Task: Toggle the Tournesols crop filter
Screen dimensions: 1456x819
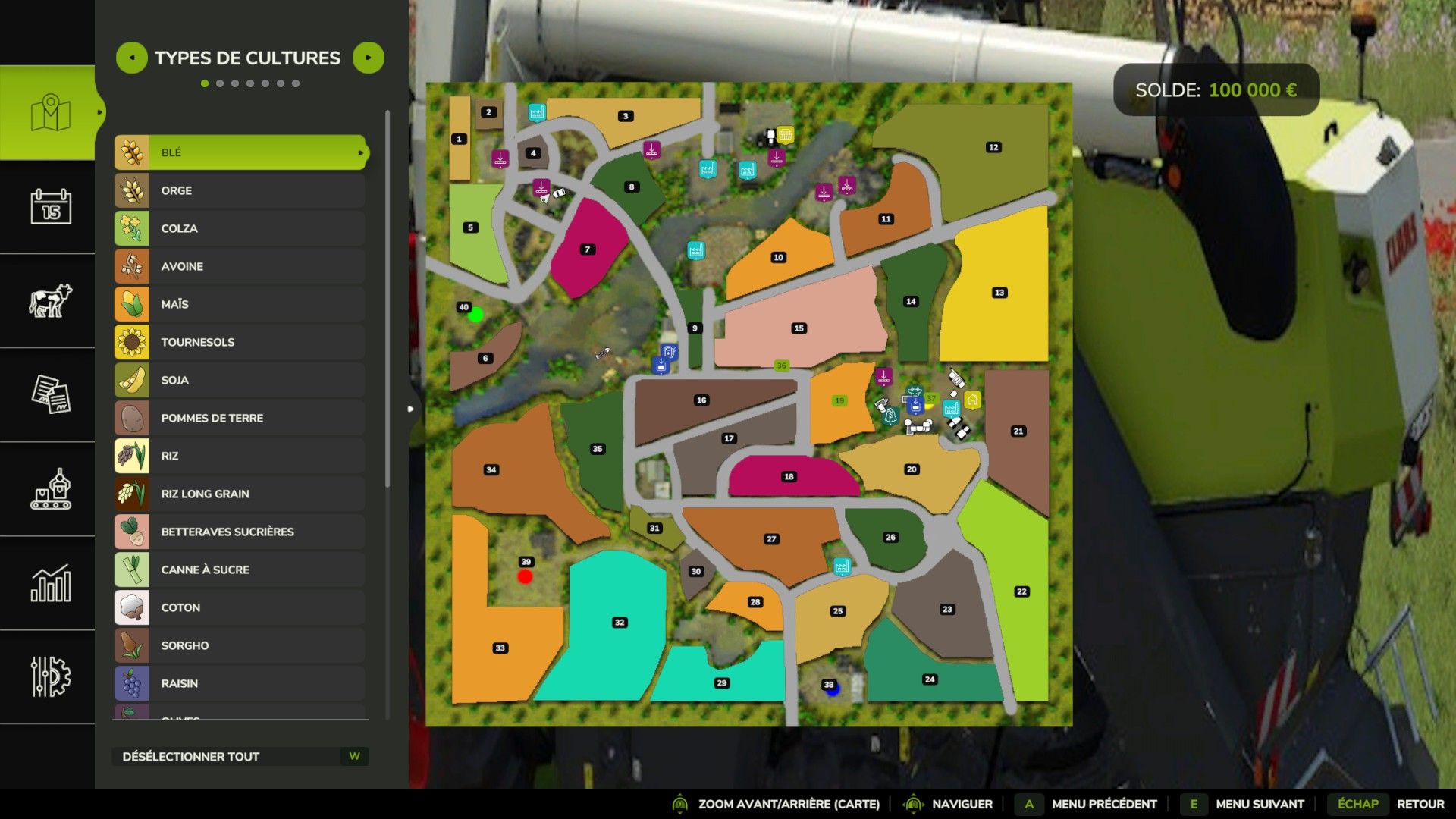Action: 240,342
